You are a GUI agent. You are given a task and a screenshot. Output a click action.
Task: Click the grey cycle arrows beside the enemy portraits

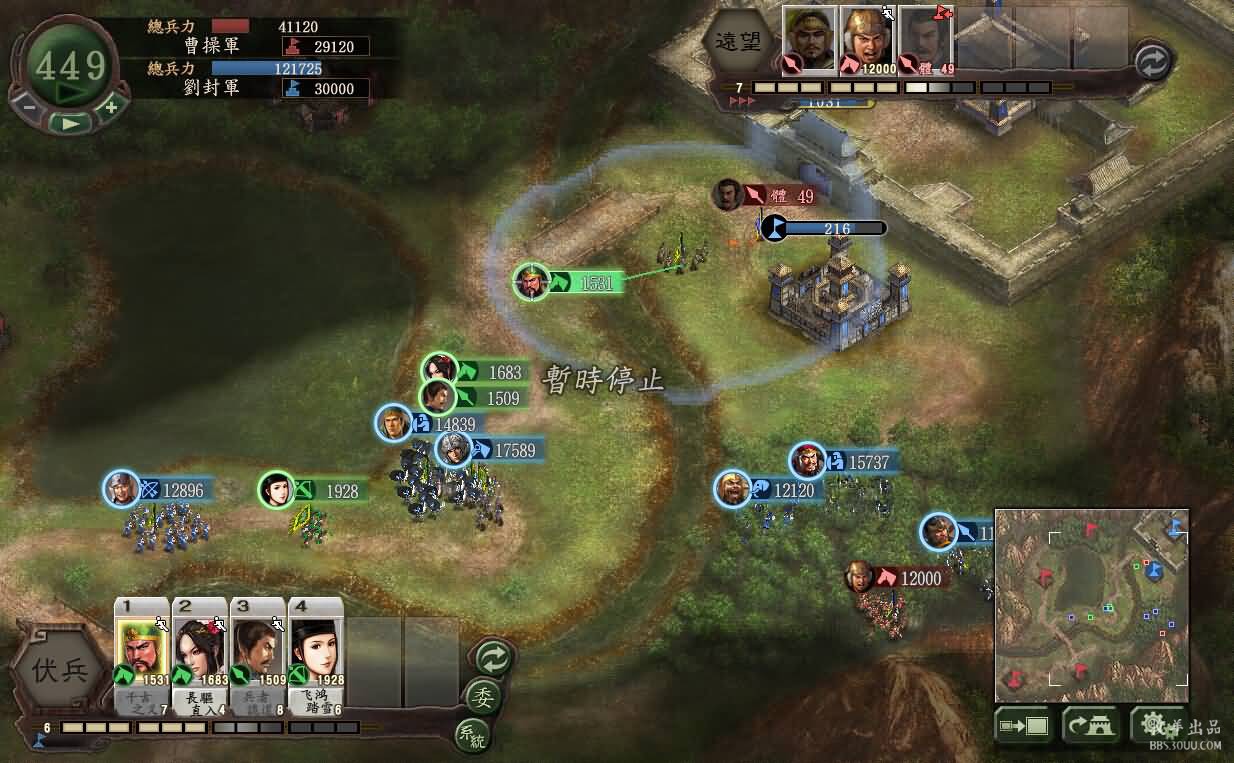(x=1151, y=62)
